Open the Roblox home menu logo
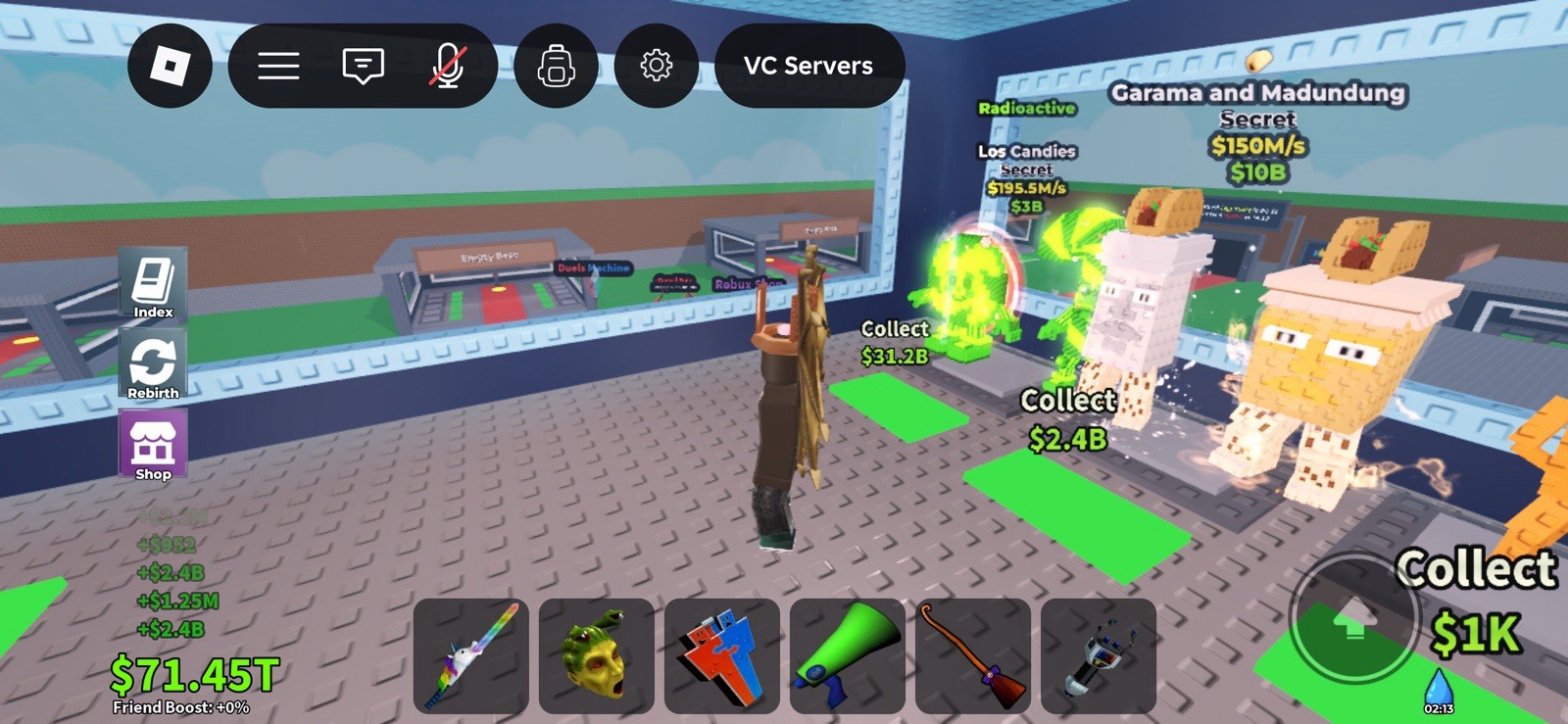The width and height of the screenshot is (1568, 724). pos(169,65)
